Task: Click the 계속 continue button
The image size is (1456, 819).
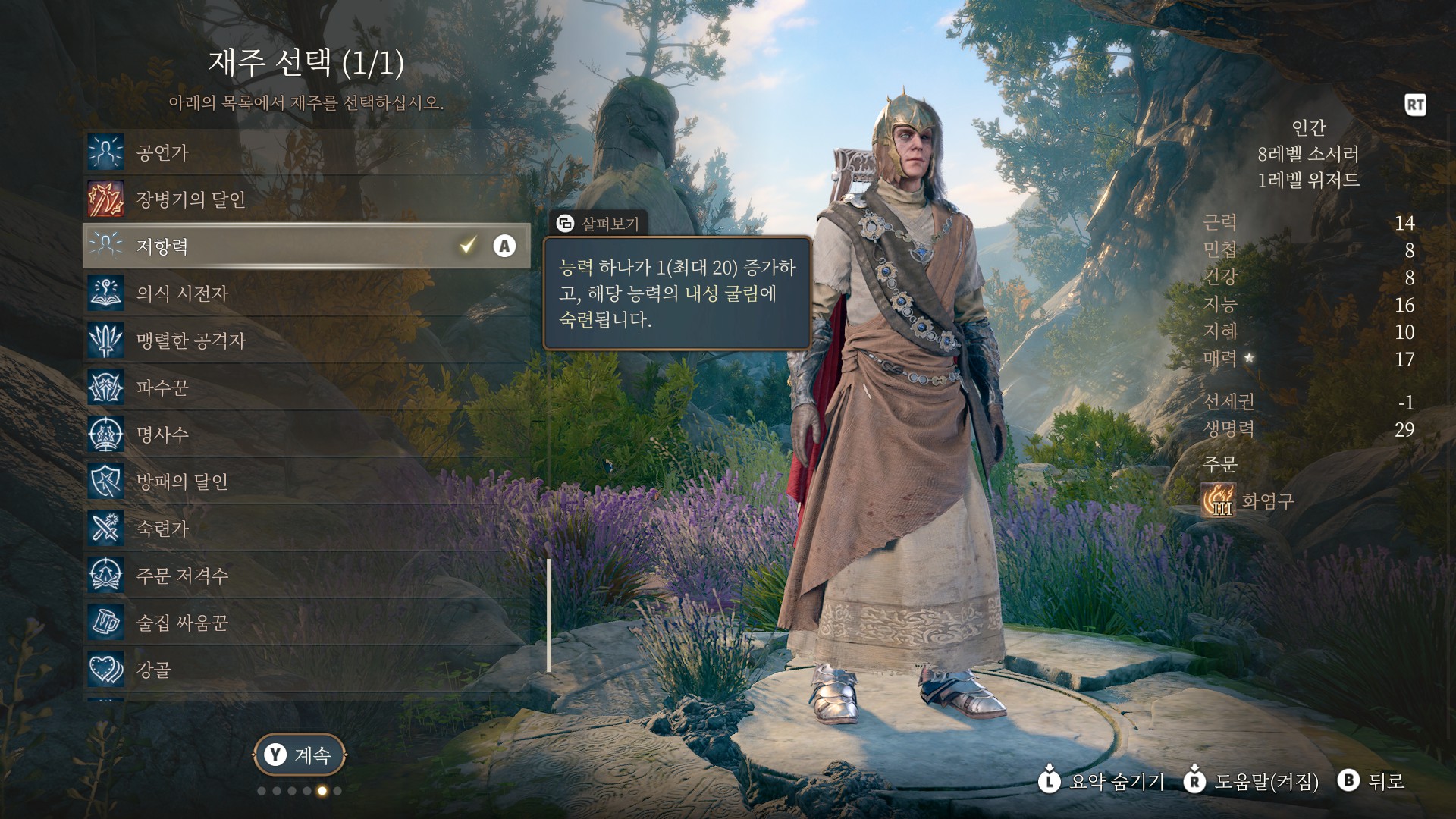Action: click(299, 755)
